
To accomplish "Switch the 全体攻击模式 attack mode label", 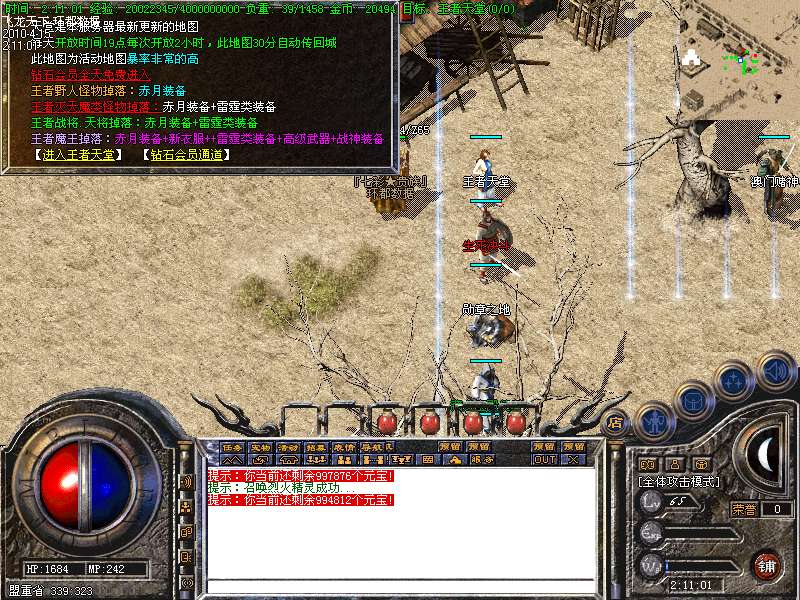I will point(680,481).
